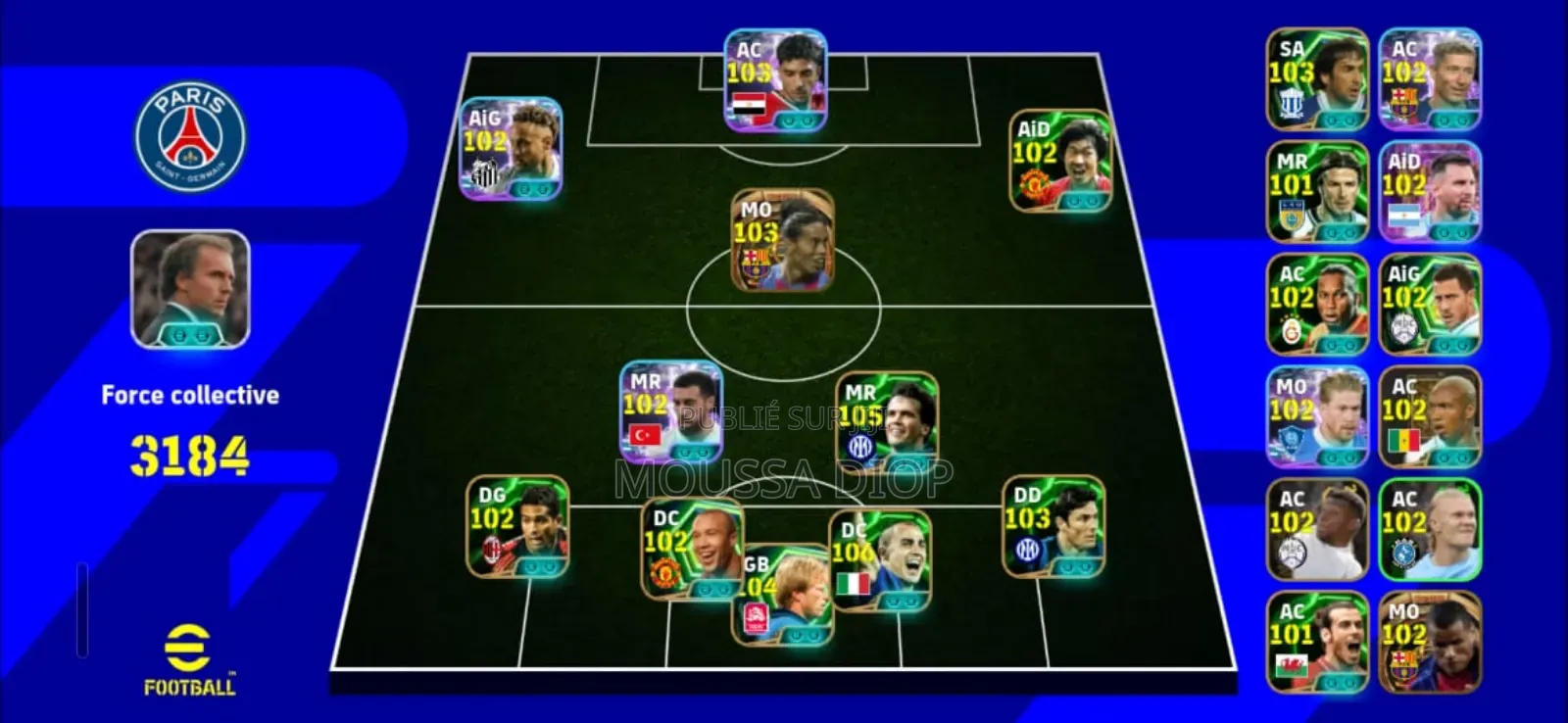Open the MR 101 Beckham bench card

(x=1317, y=186)
